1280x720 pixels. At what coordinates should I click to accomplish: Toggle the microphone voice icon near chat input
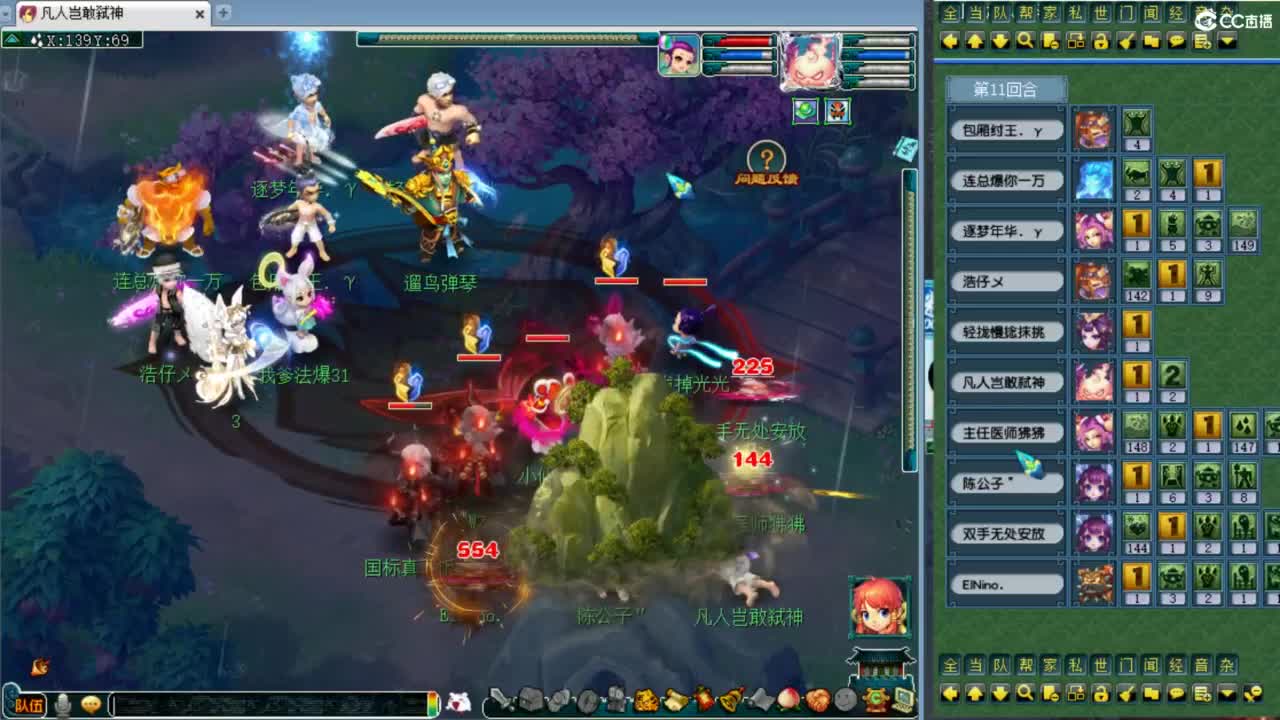click(63, 705)
